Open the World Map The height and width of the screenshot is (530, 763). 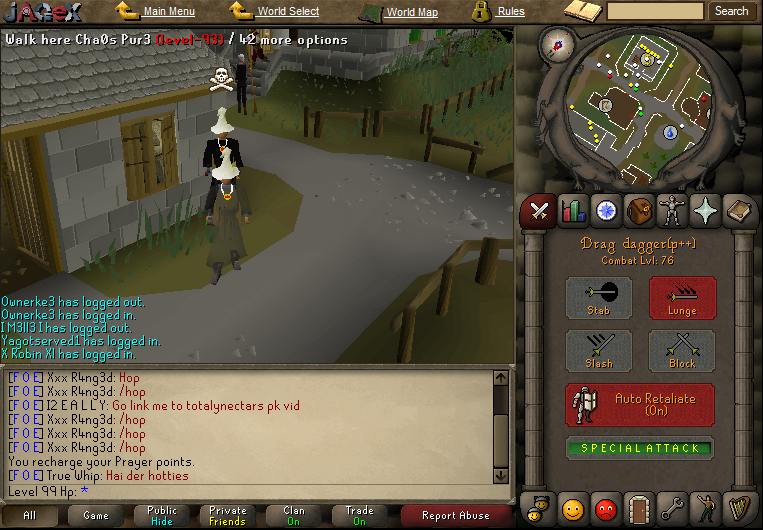point(411,13)
